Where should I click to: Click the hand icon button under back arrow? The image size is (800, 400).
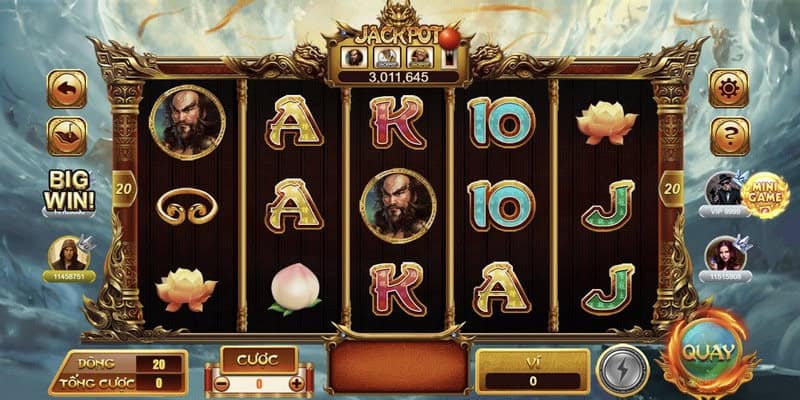[67, 136]
